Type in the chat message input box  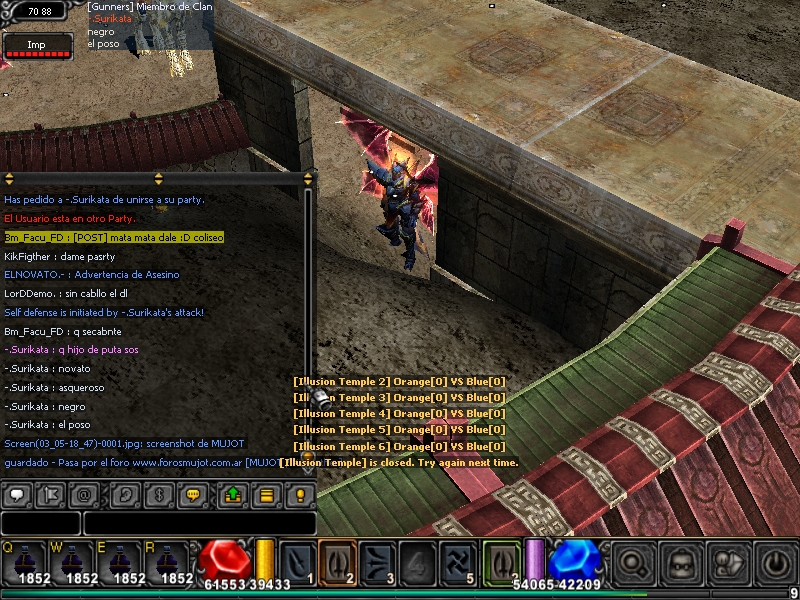pyautogui.click(x=200, y=523)
